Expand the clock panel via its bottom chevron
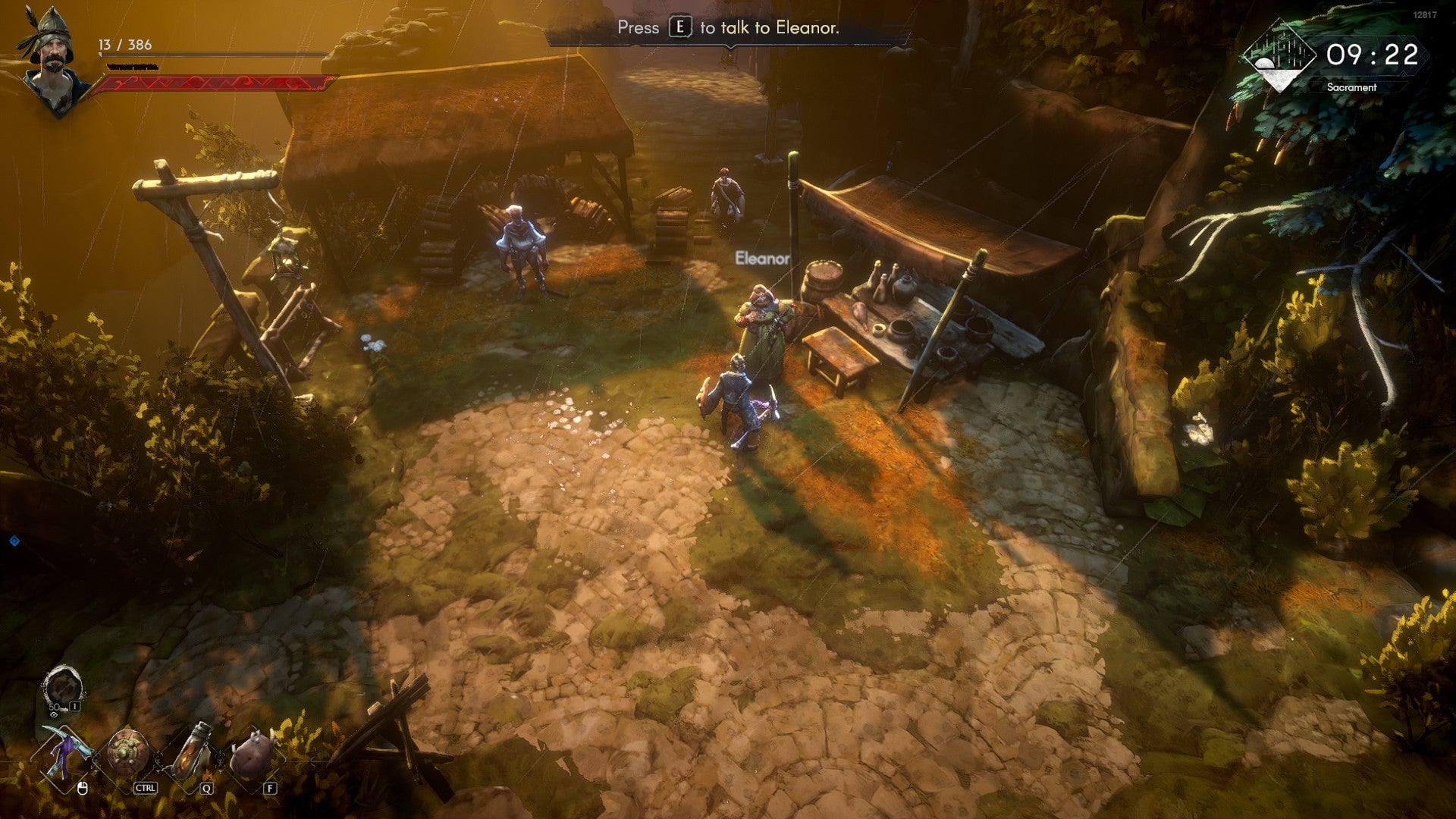The image size is (1456, 819). point(1403,74)
